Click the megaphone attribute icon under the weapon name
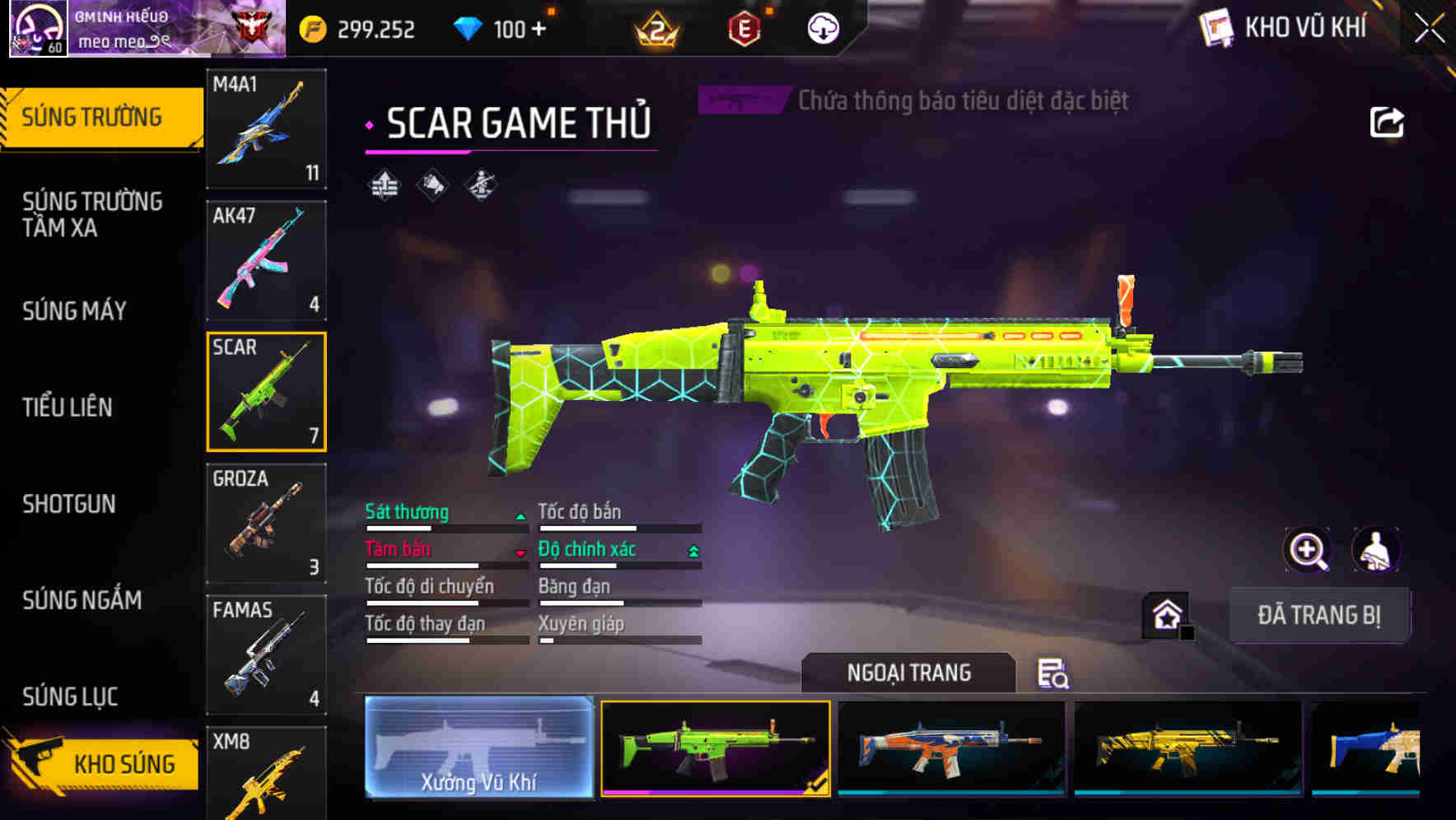The height and width of the screenshot is (820, 1456). (432, 185)
